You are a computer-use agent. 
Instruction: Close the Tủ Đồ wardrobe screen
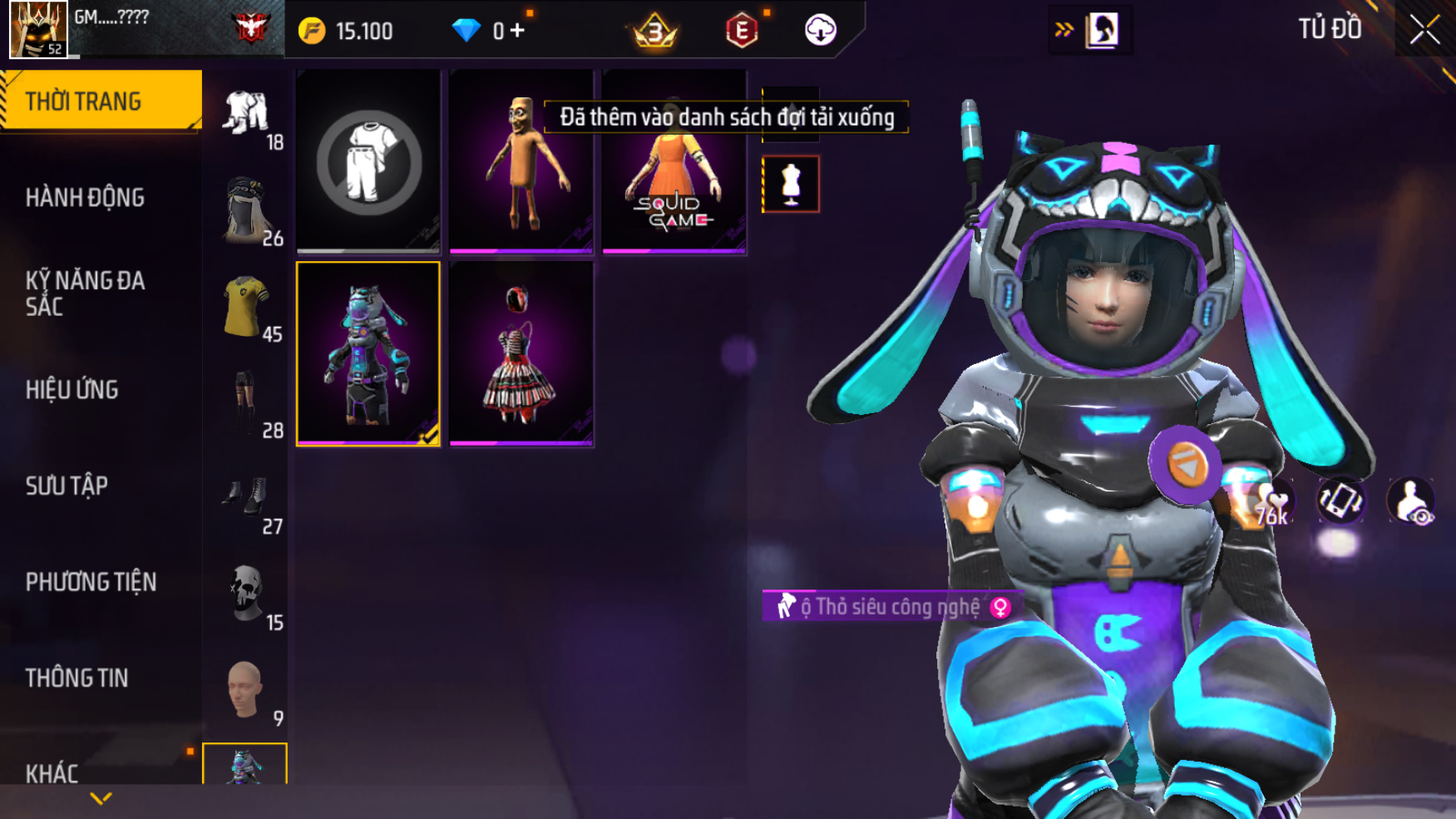pyautogui.click(x=1424, y=30)
